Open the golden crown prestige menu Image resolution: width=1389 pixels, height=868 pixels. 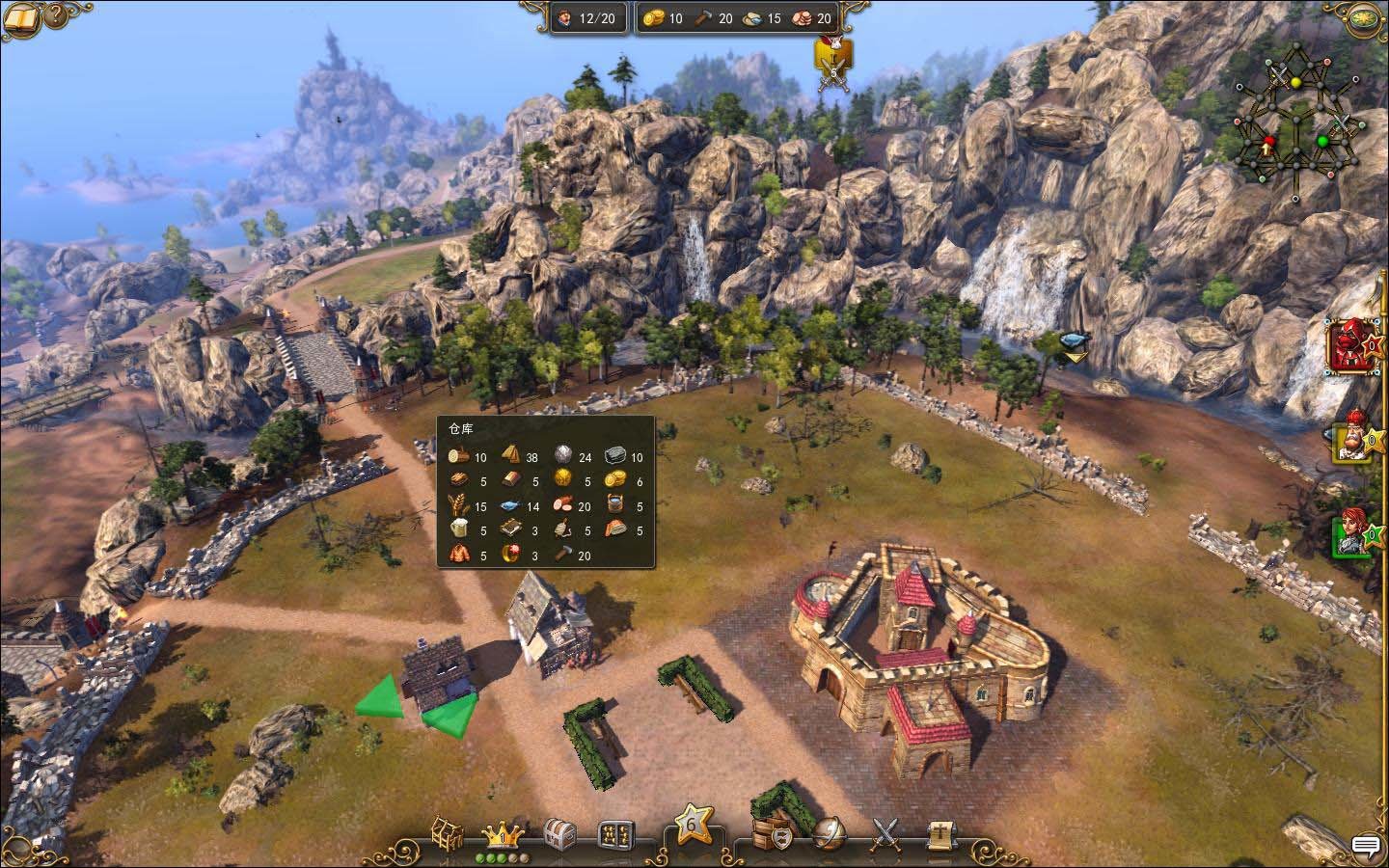[x=502, y=832]
